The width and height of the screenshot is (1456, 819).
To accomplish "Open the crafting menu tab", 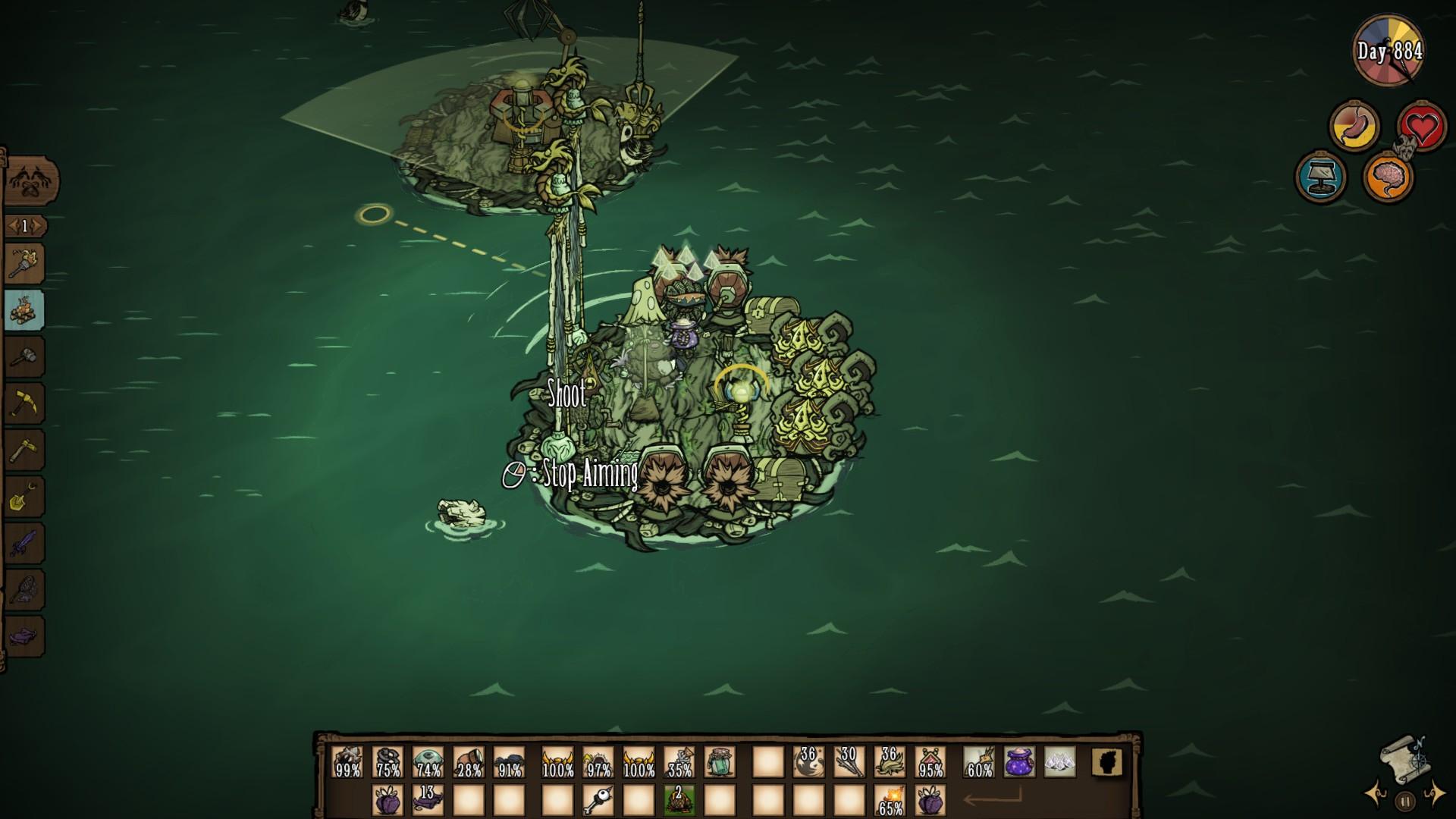I will (x=30, y=182).
